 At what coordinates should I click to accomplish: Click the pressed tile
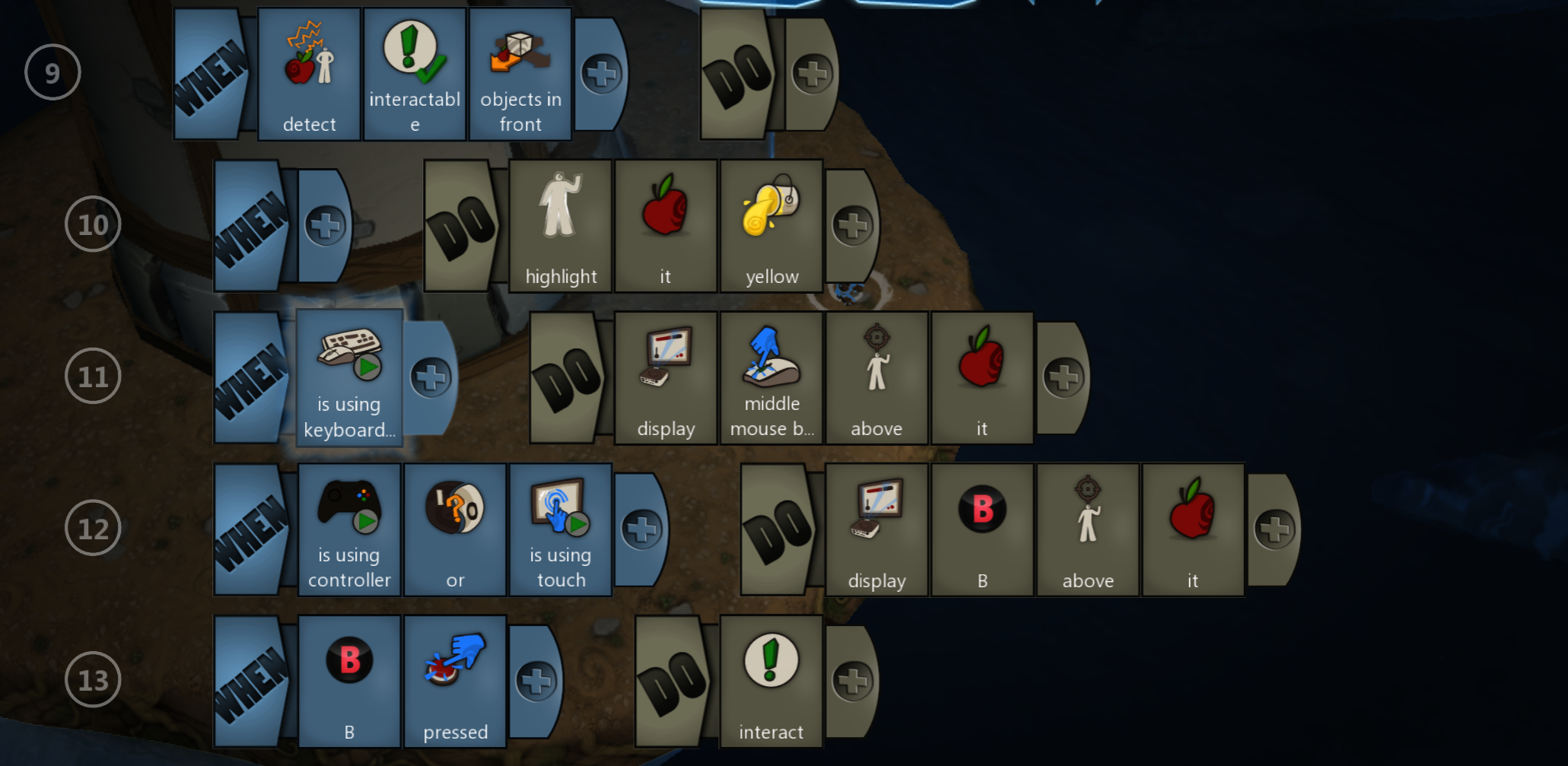tap(455, 681)
